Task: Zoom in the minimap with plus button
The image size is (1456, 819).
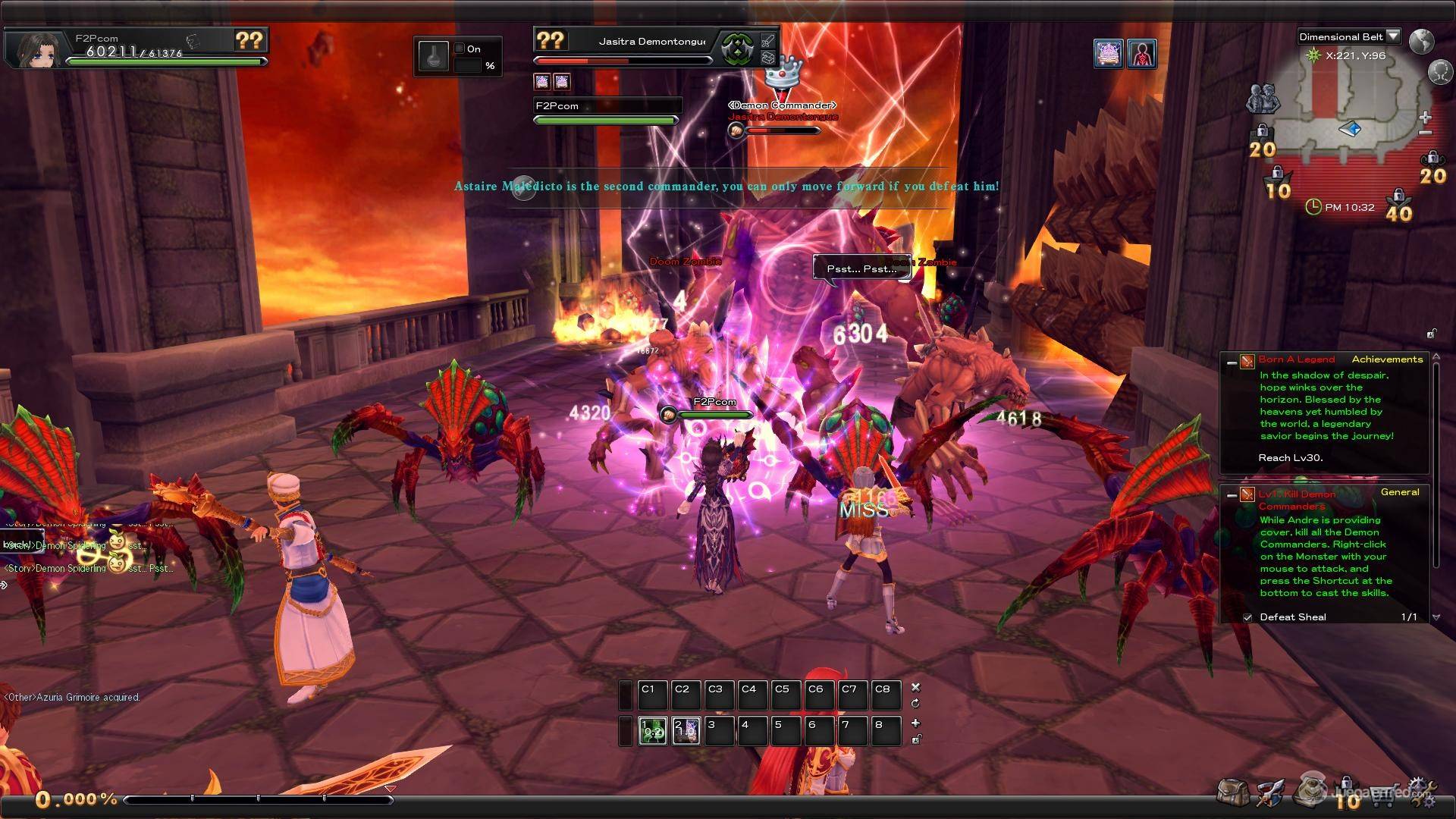Action: (x=1425, y=118)
